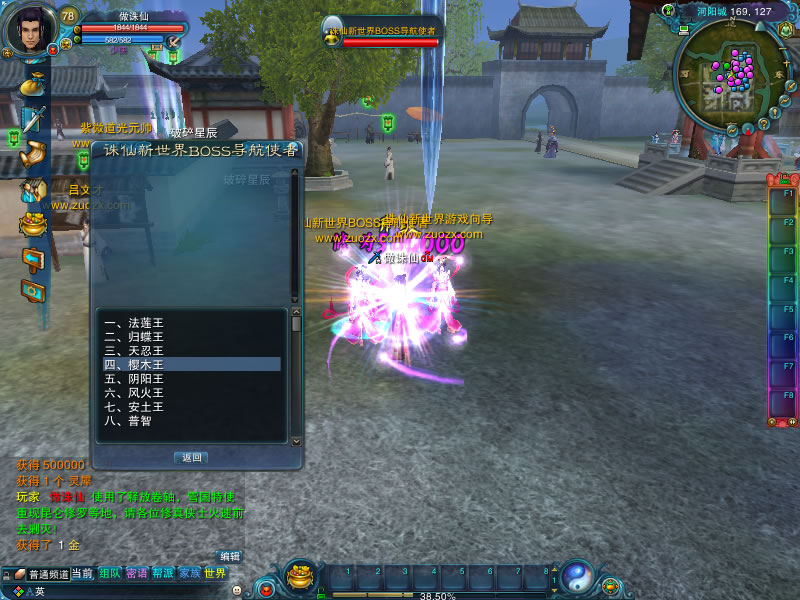Select 八、普智 in the boss list

(126, 421)
